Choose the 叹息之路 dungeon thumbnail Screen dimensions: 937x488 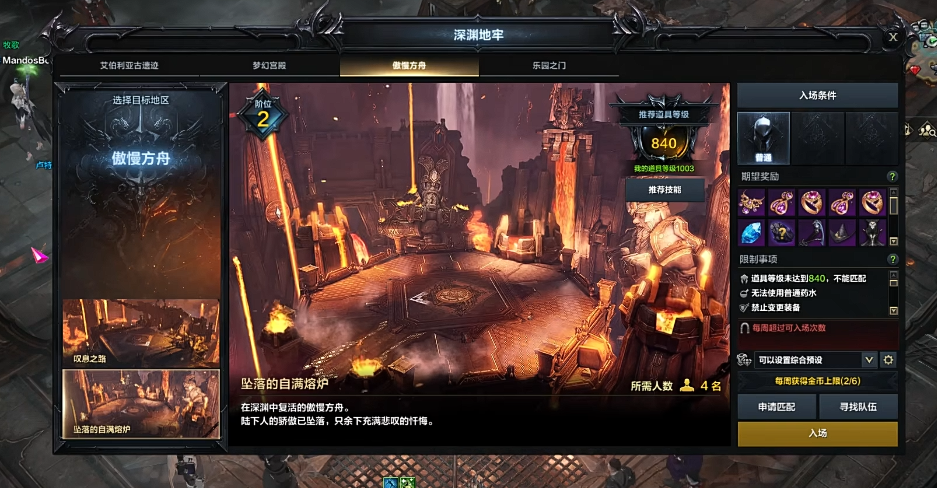click(x=141, y=333)
